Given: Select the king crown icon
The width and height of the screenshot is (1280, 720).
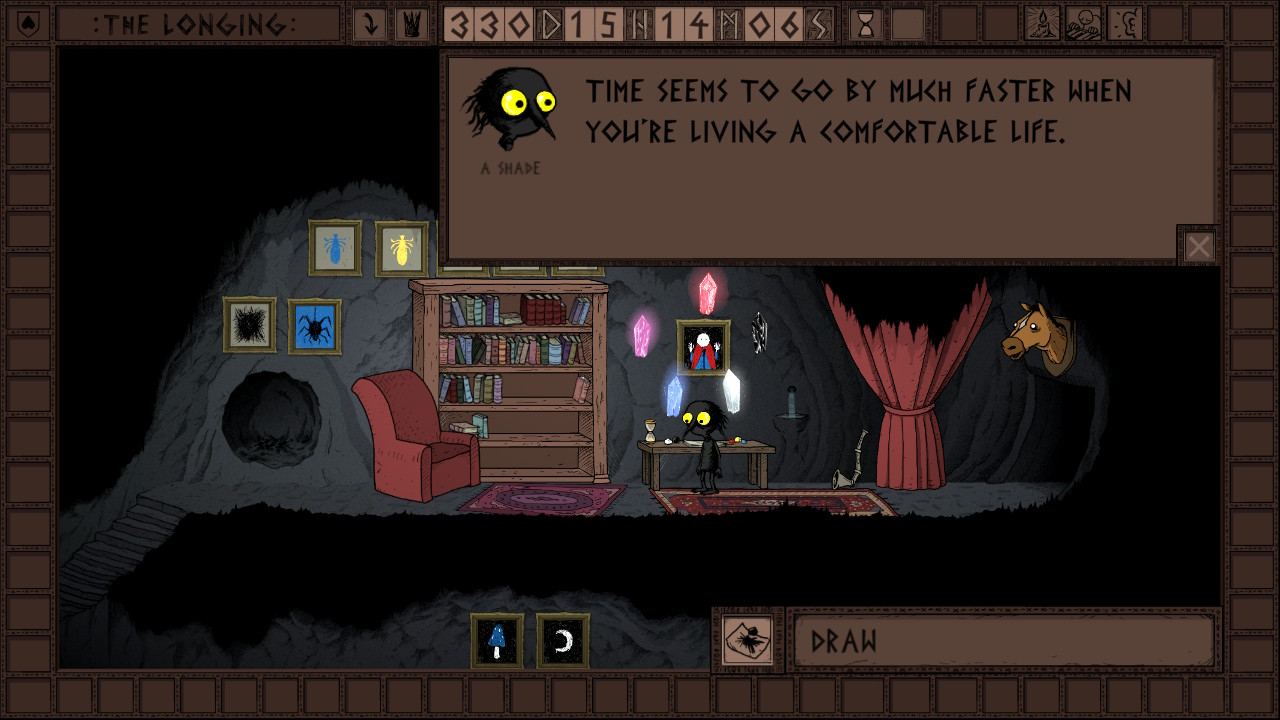Looking at the screenshot, I should coord(410,25).
